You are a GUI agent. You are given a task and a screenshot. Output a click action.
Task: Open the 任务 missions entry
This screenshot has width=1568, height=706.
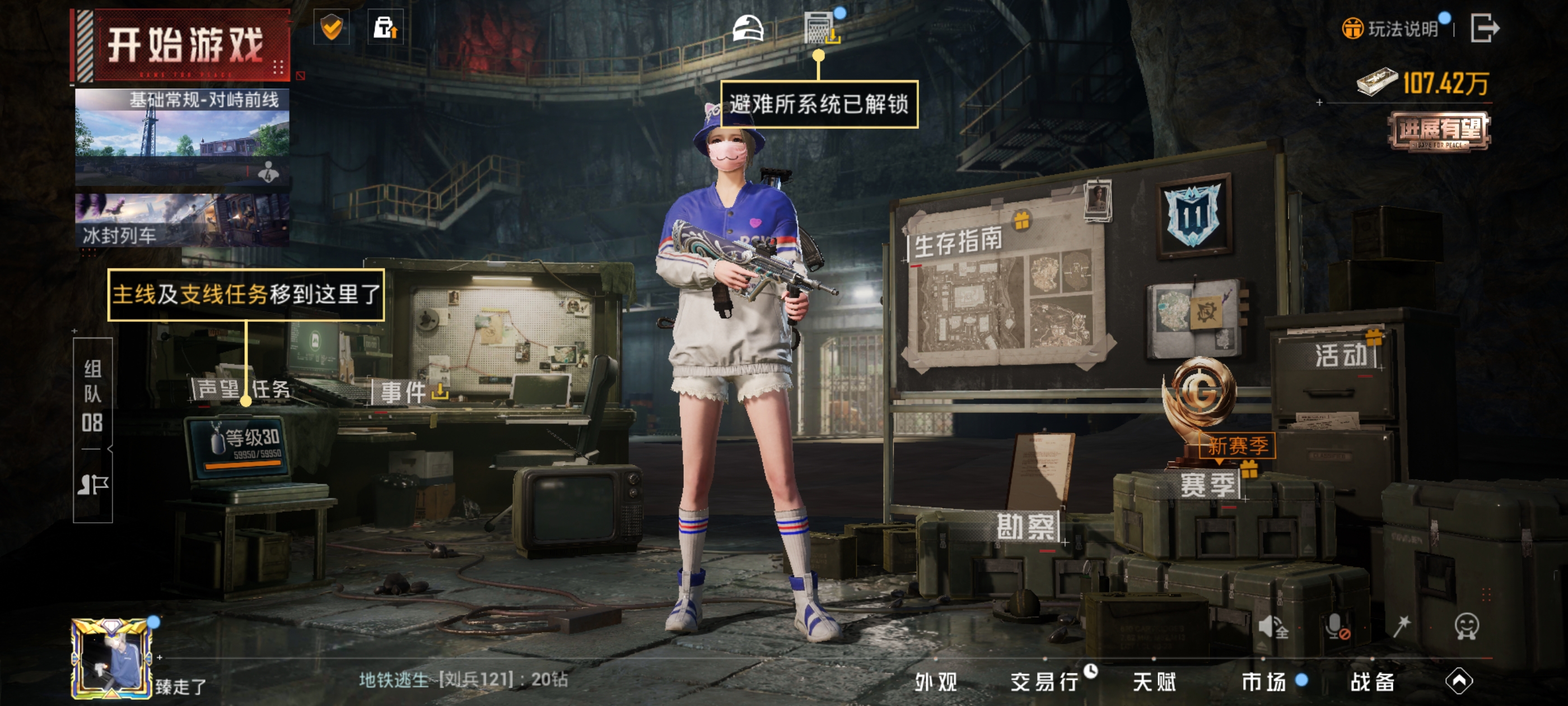271,389
